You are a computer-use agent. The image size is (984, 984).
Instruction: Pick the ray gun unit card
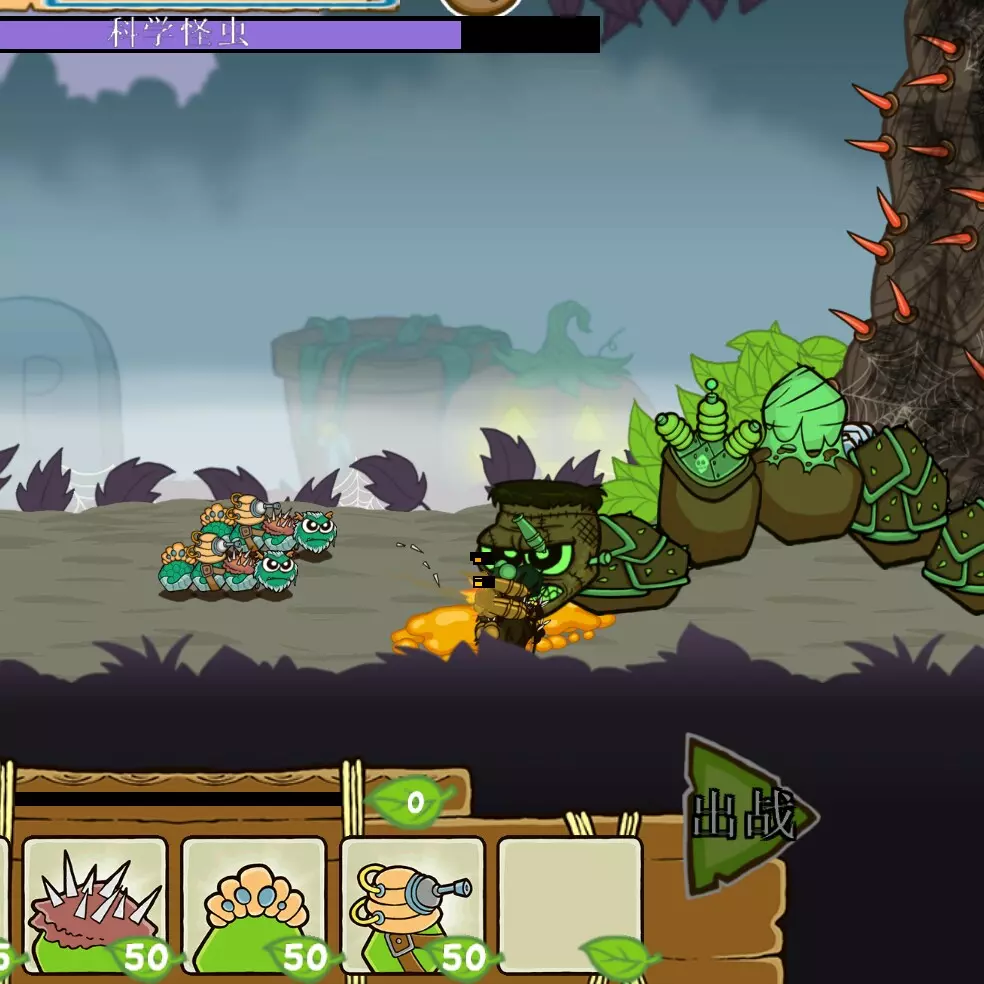point(412,905)
